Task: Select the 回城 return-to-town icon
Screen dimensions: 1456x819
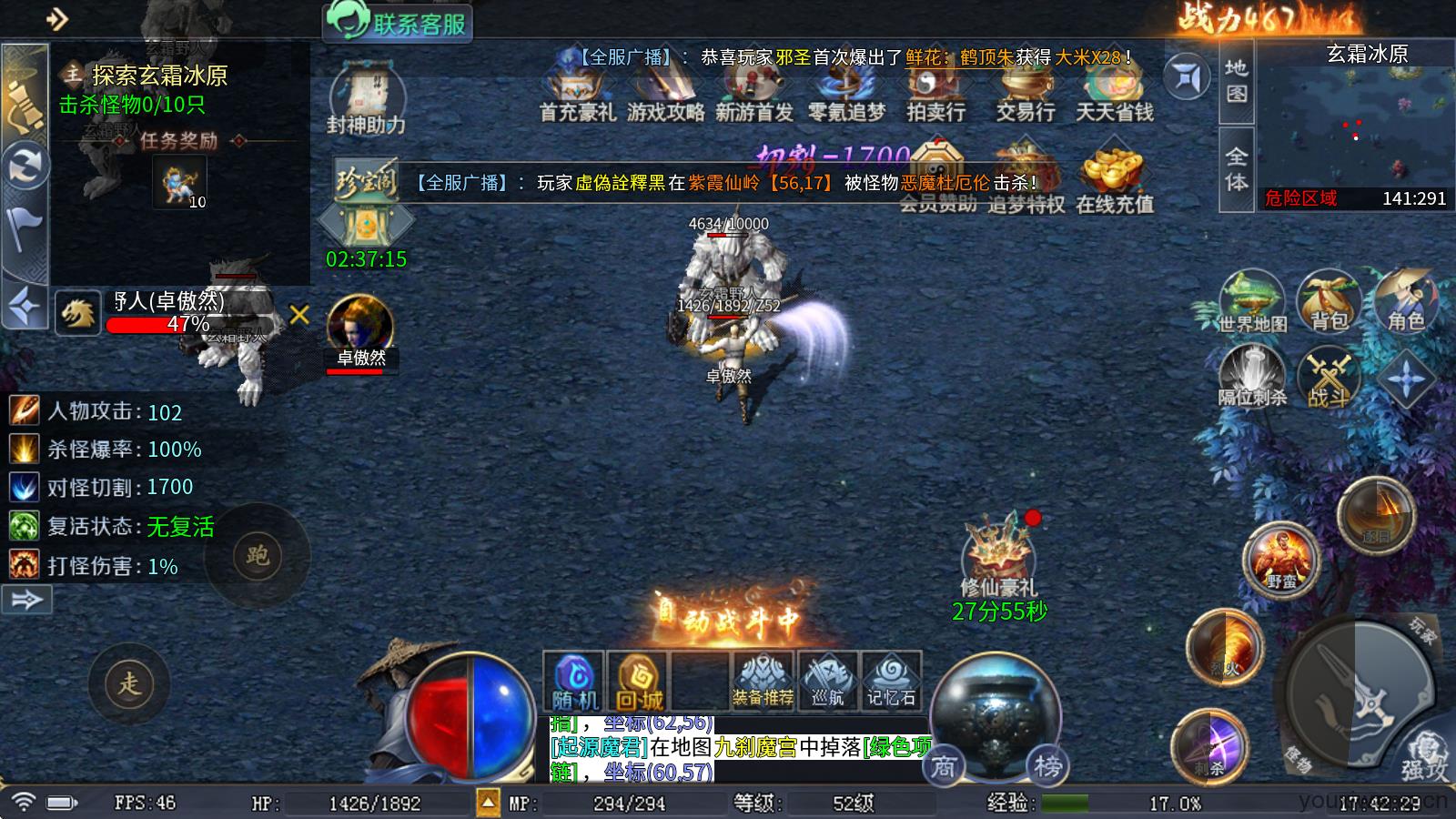Action: (638, 678)
